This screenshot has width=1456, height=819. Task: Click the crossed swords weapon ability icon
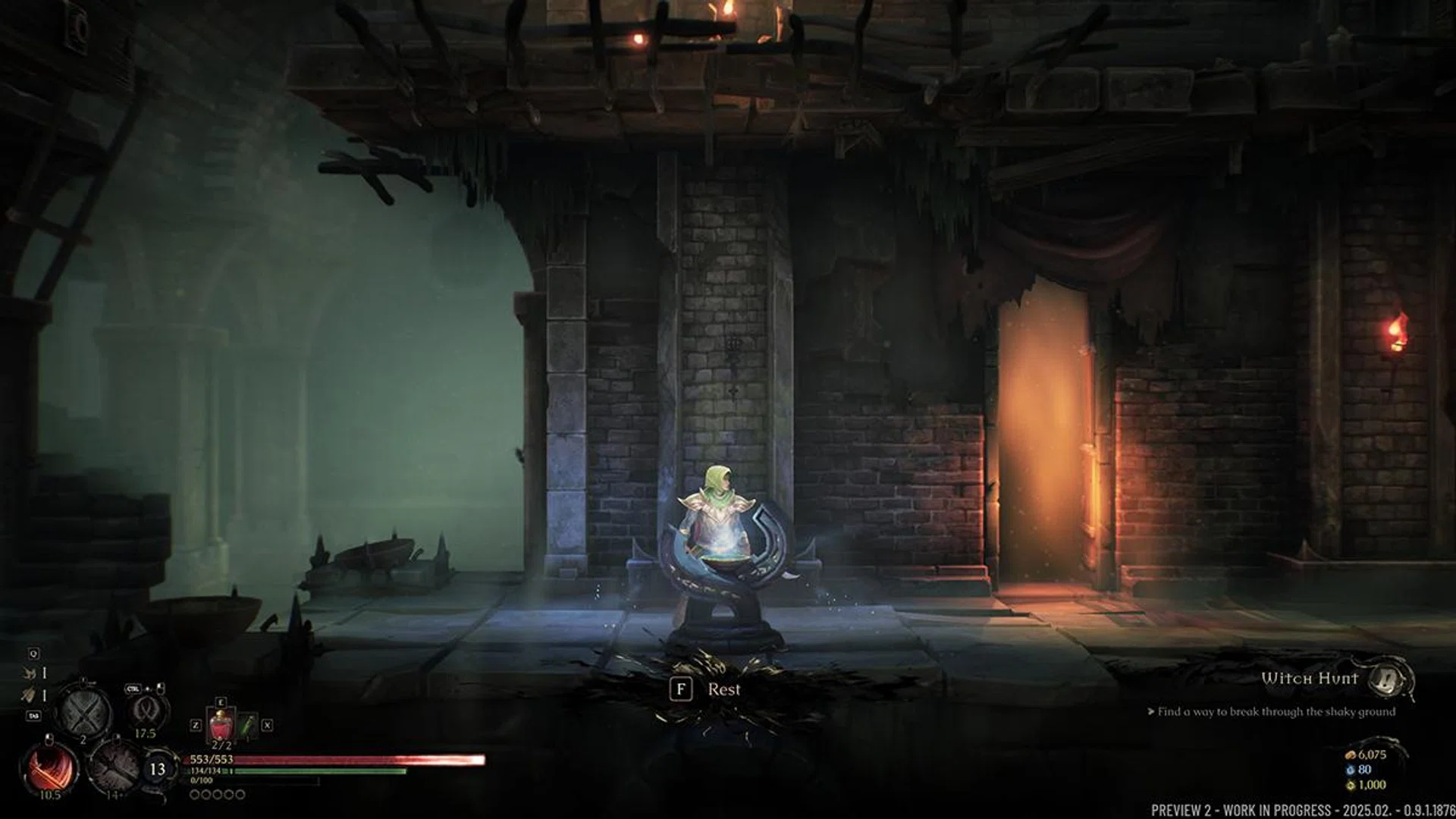[x=84, y=711]
